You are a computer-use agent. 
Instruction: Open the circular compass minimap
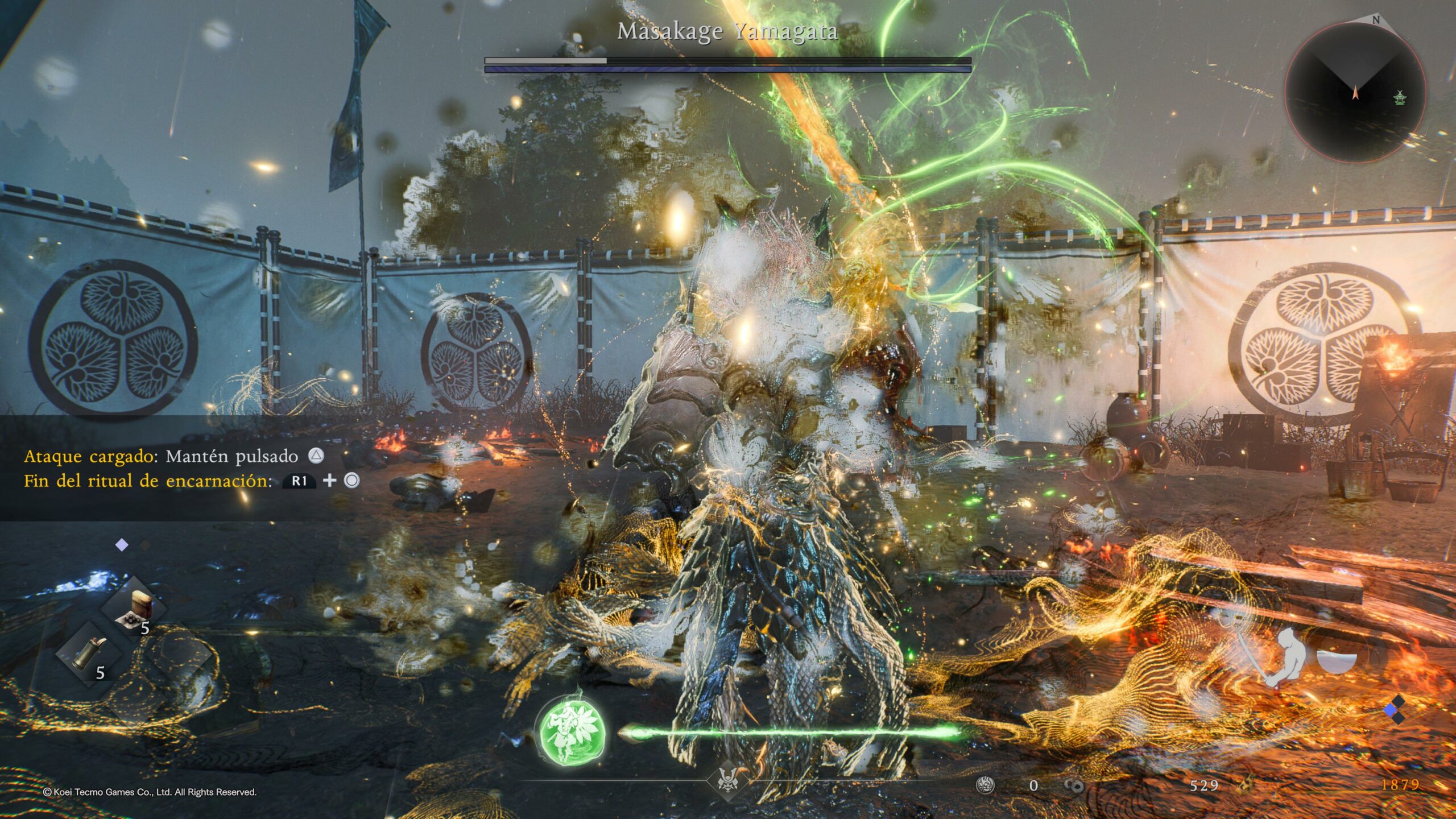(x=1355, y=92)
